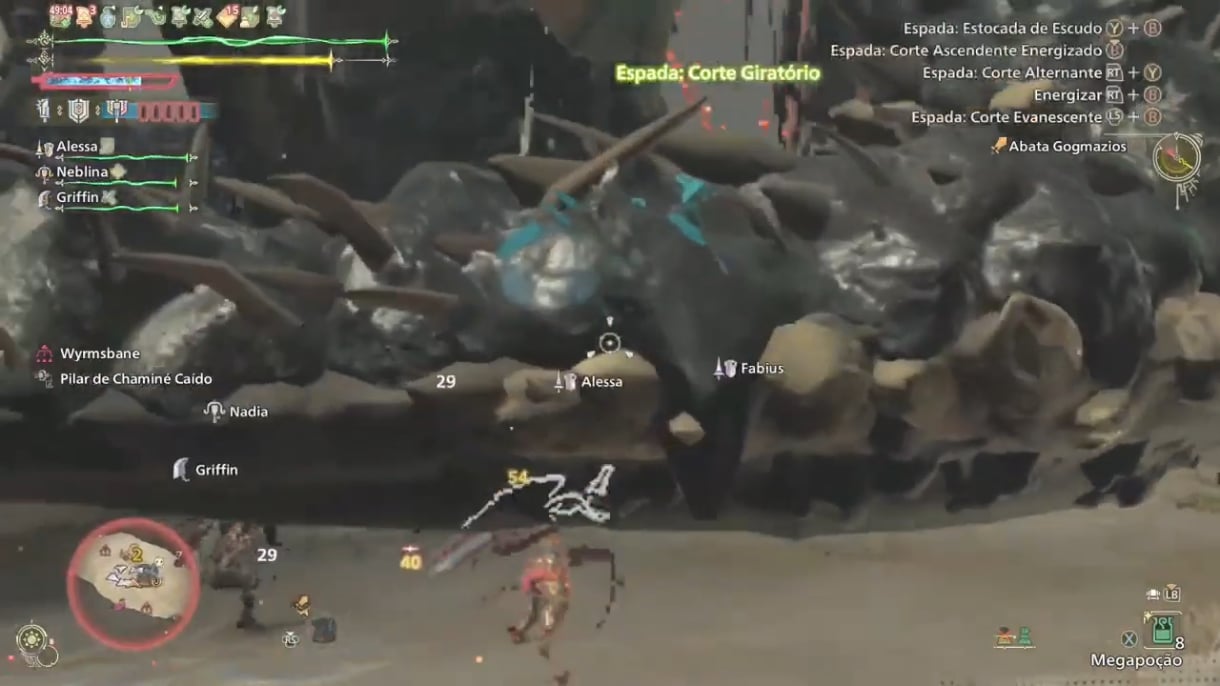This screenshot has width=1220, height=686.
Task: Select the crossed swords attack buff icon
Action: [x=203, y=16]
